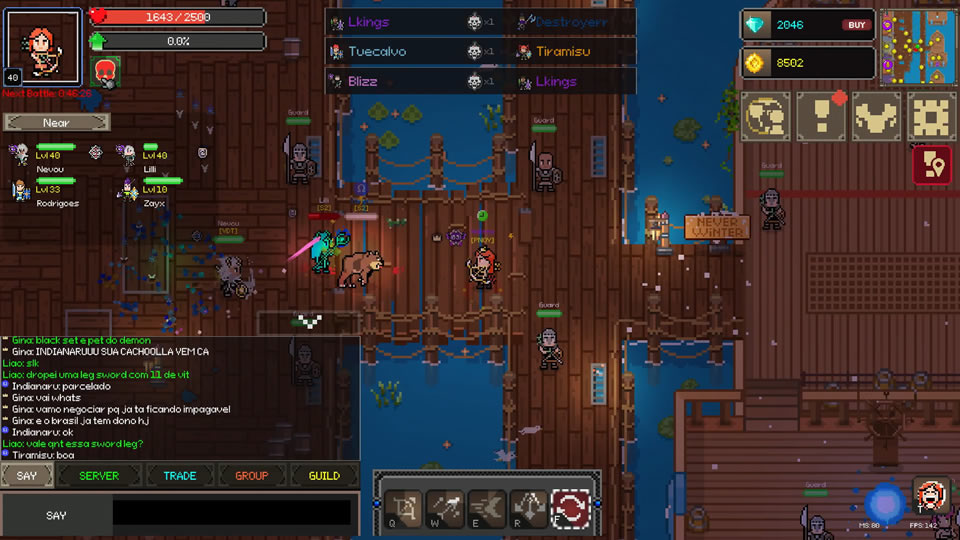Buy more diamonds with BUY button
Image resolution: width=960 pixels, height=540 pixels.
(856, 25)
